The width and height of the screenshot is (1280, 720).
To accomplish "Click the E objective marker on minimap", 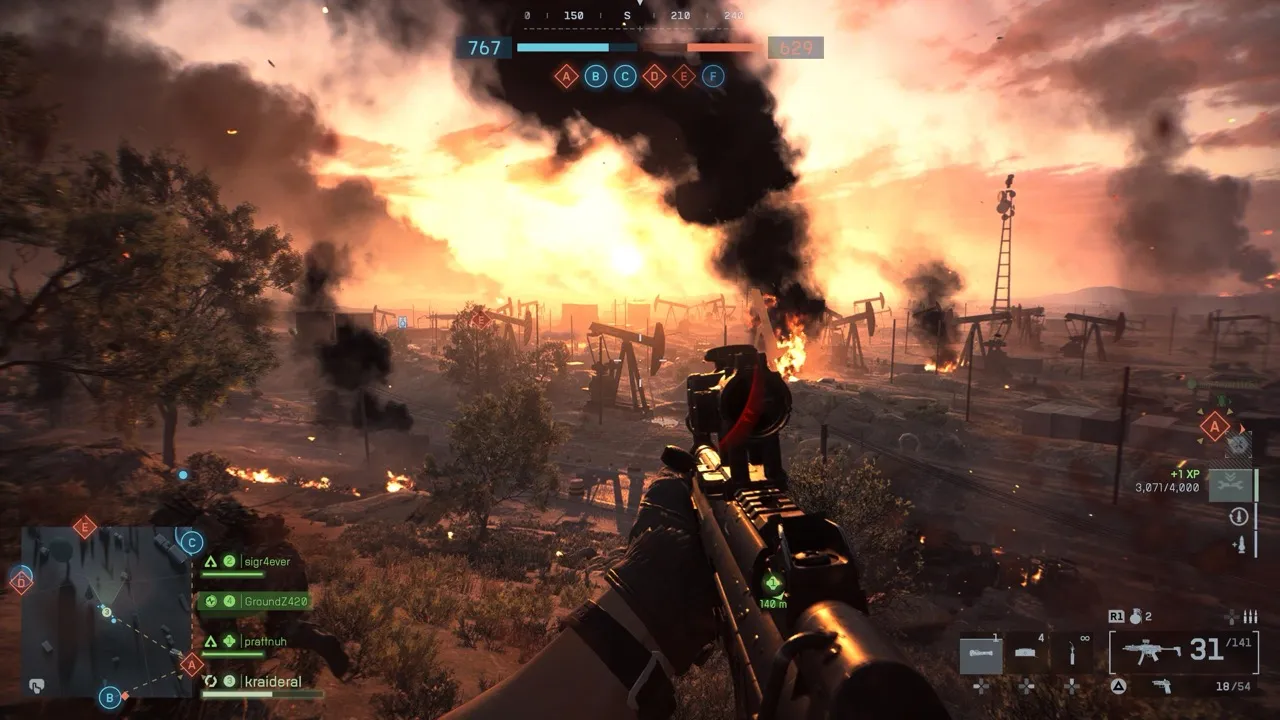I will point(85,526).
